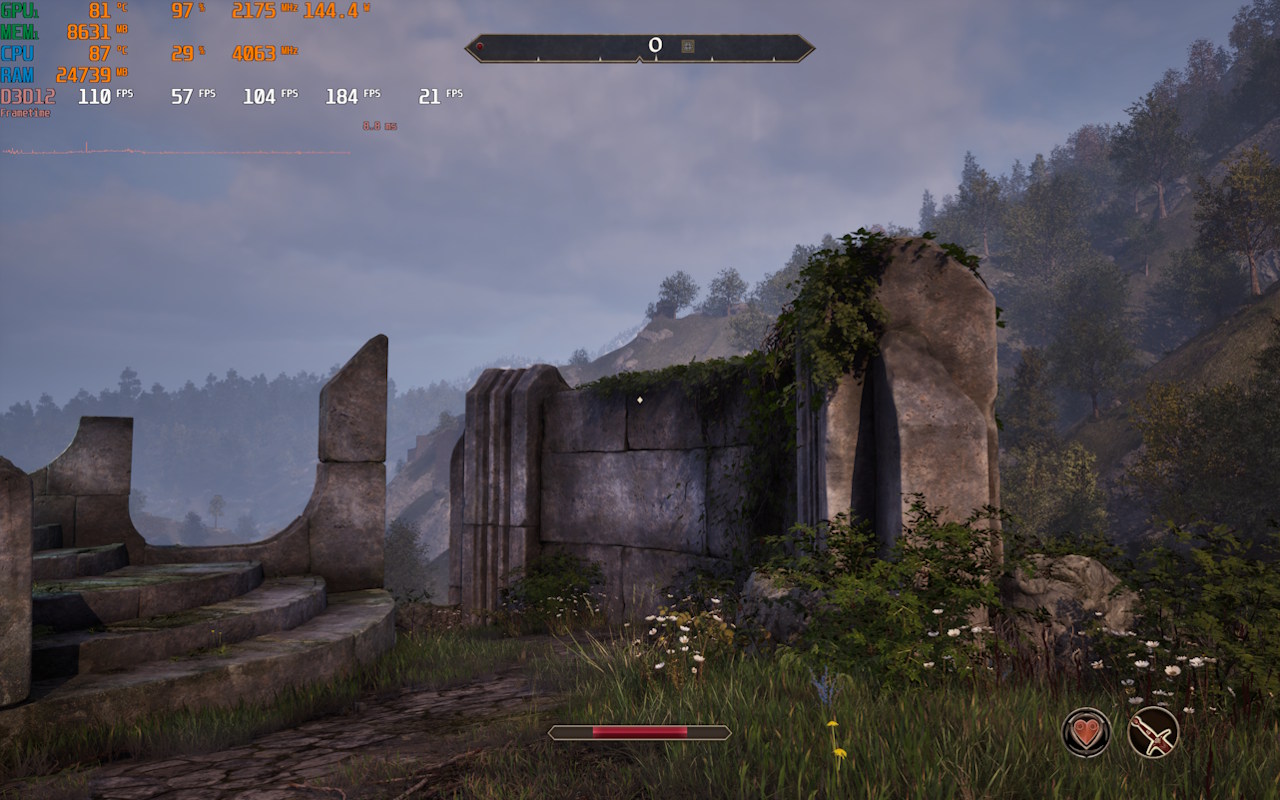Click the red marker on the compass bar
This screenshot has width=1280, height=800.
(x=480, y=46)
